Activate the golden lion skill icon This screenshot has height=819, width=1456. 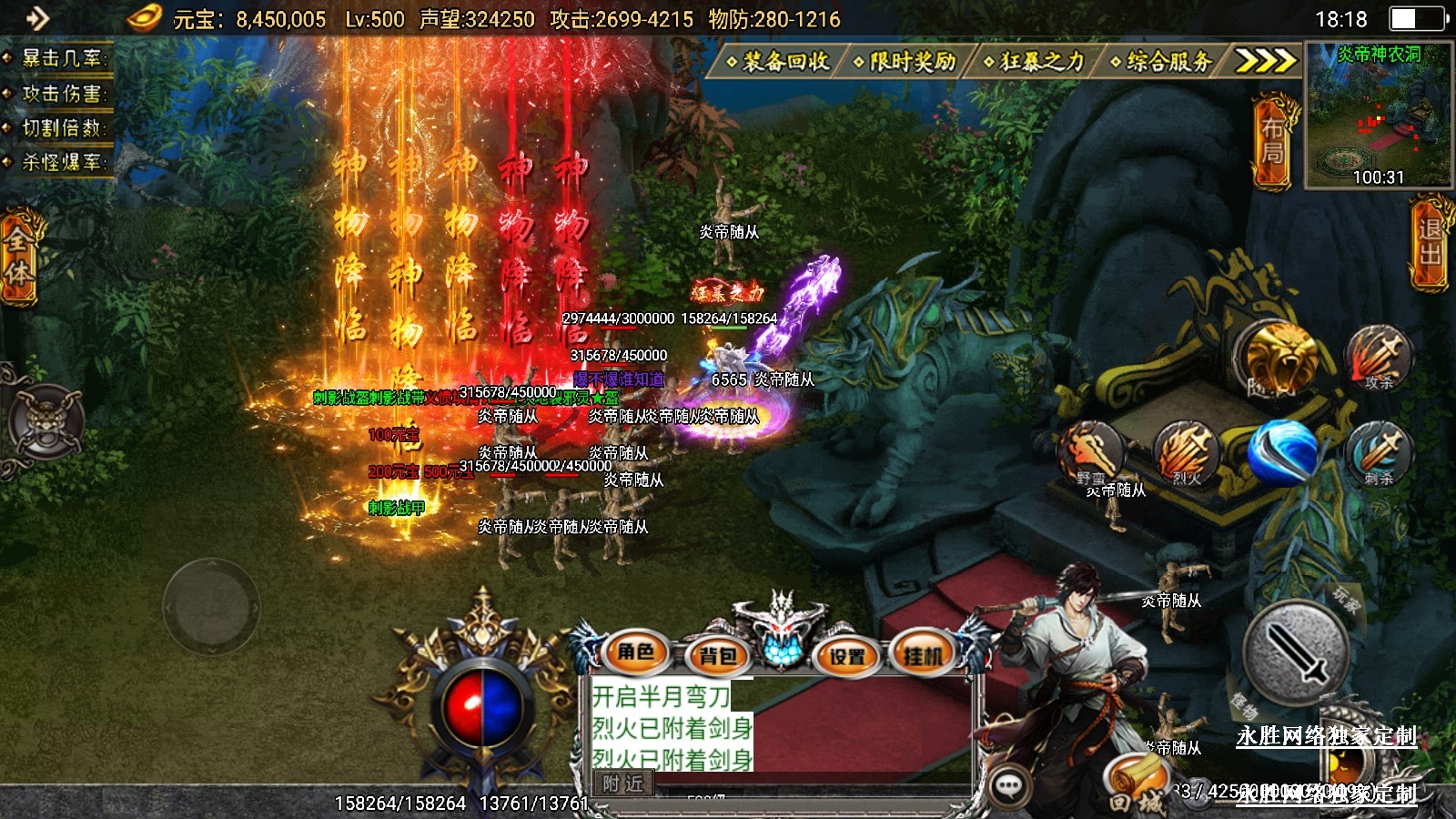(x=1279, y=358)
